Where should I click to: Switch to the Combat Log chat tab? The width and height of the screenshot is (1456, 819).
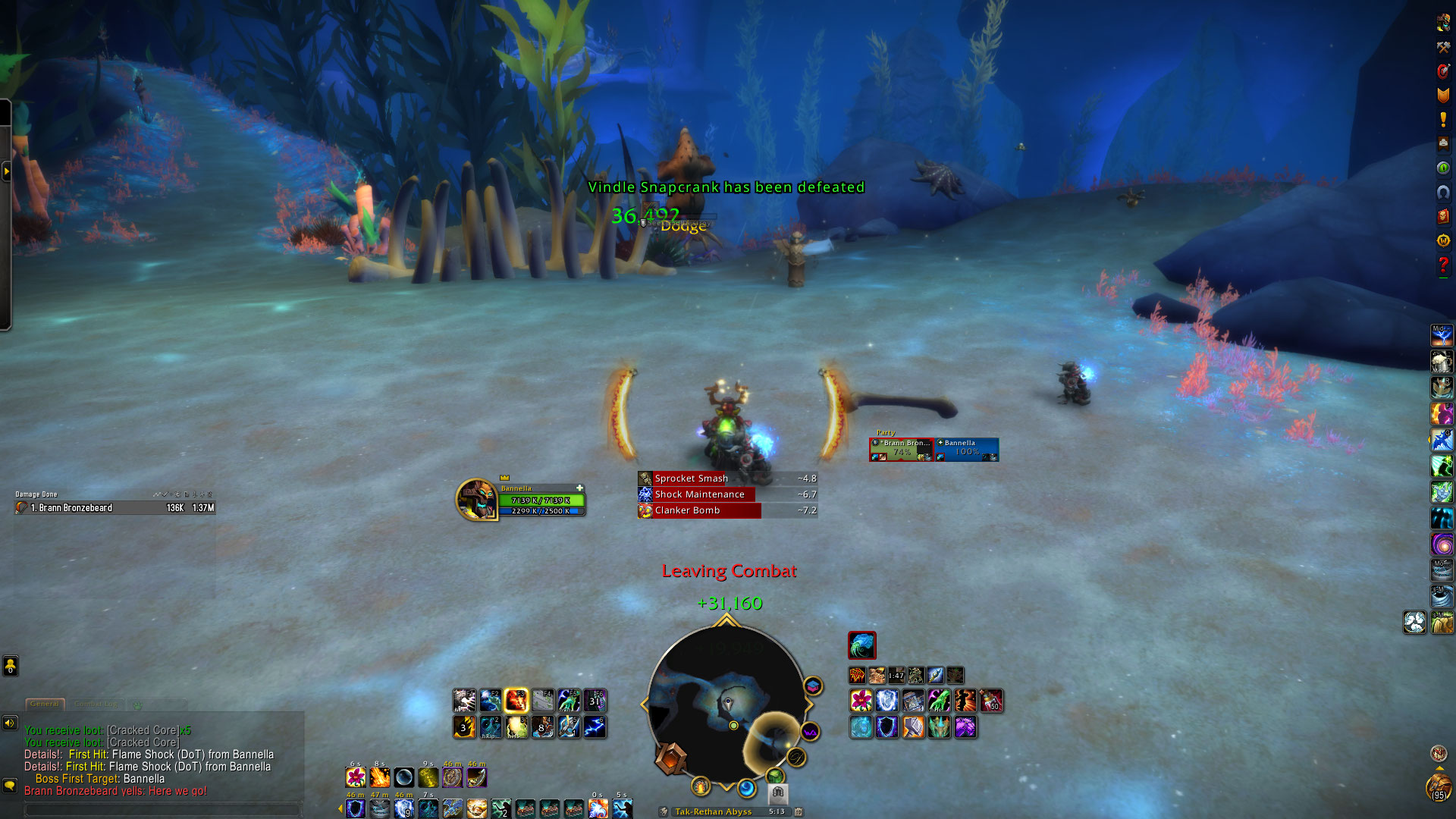coord(96,704)
